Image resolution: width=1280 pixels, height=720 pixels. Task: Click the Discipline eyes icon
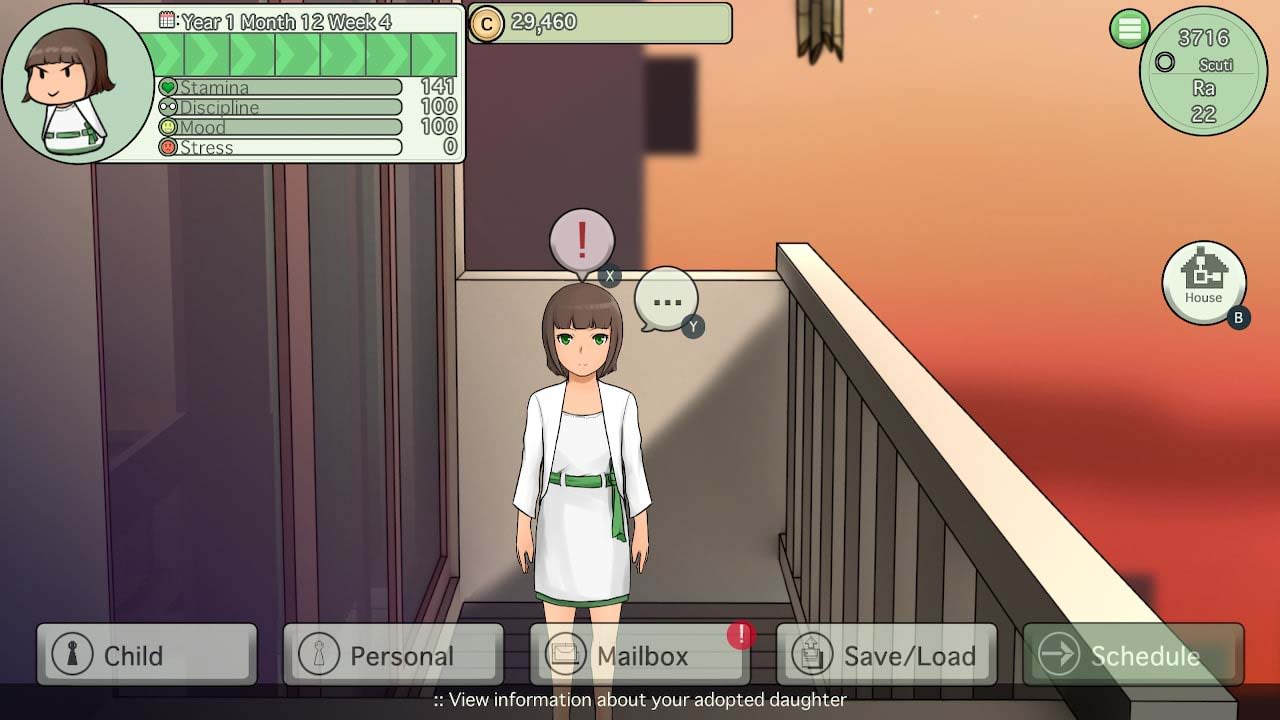click(x=168, y=107)
